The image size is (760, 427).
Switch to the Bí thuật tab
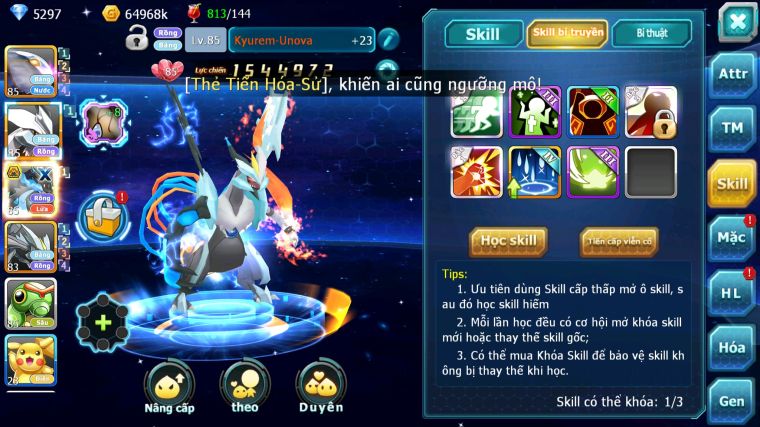(651, 33)
